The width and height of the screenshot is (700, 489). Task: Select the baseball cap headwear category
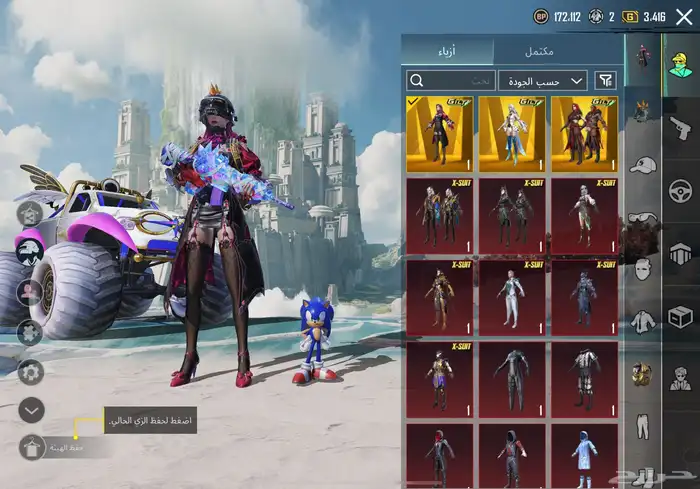point(642,164)
